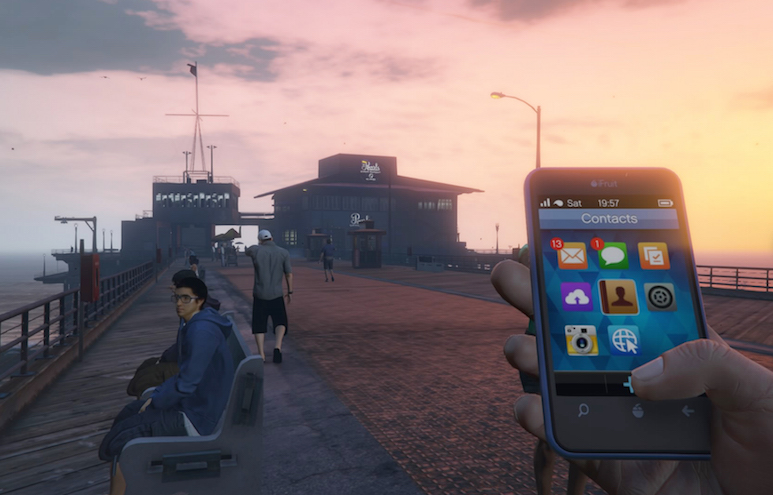Select the highlighted Contacts app
The height and width of the screenshot is (495, 773).
click(618, 296)
